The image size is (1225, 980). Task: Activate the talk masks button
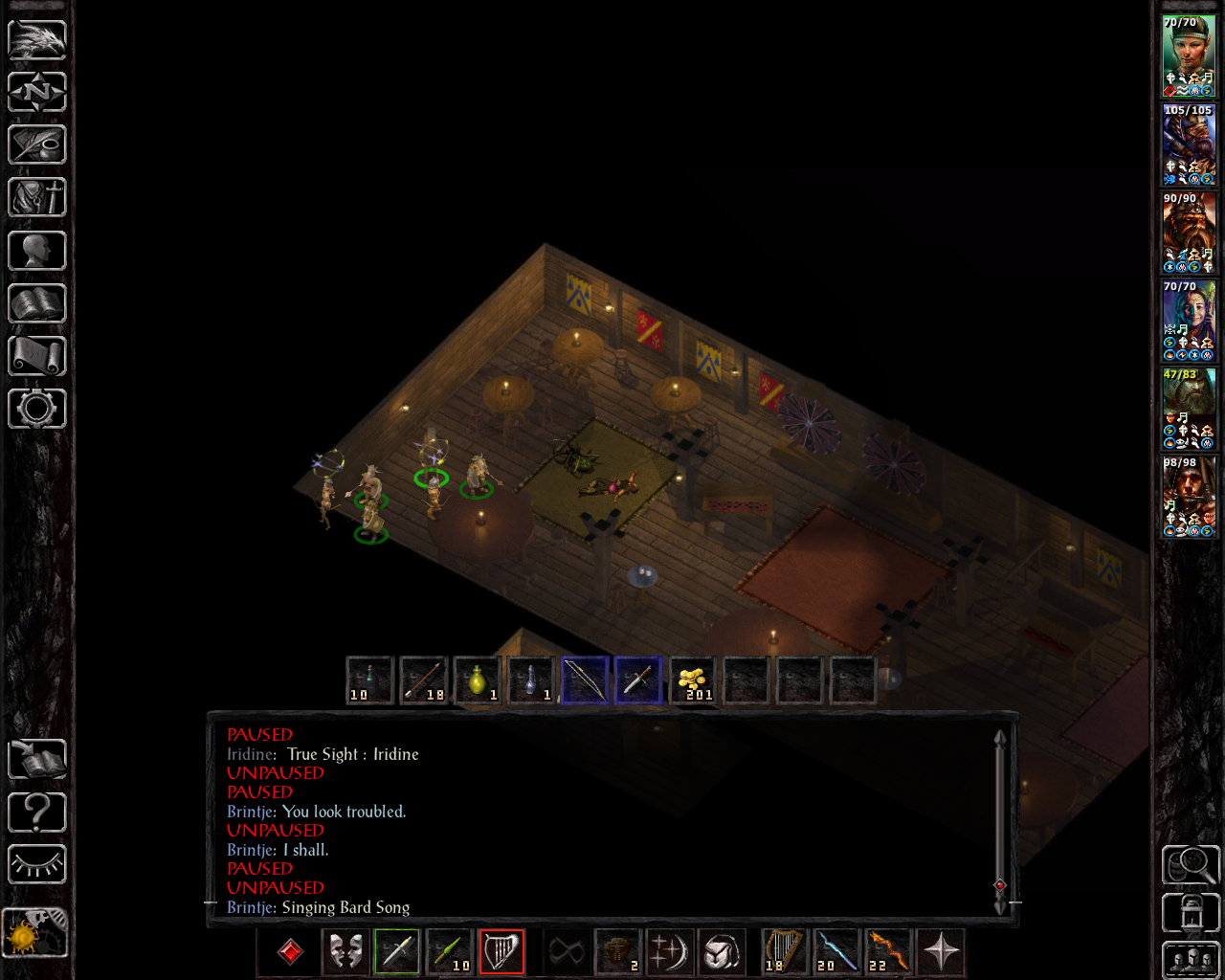(345, 951)
